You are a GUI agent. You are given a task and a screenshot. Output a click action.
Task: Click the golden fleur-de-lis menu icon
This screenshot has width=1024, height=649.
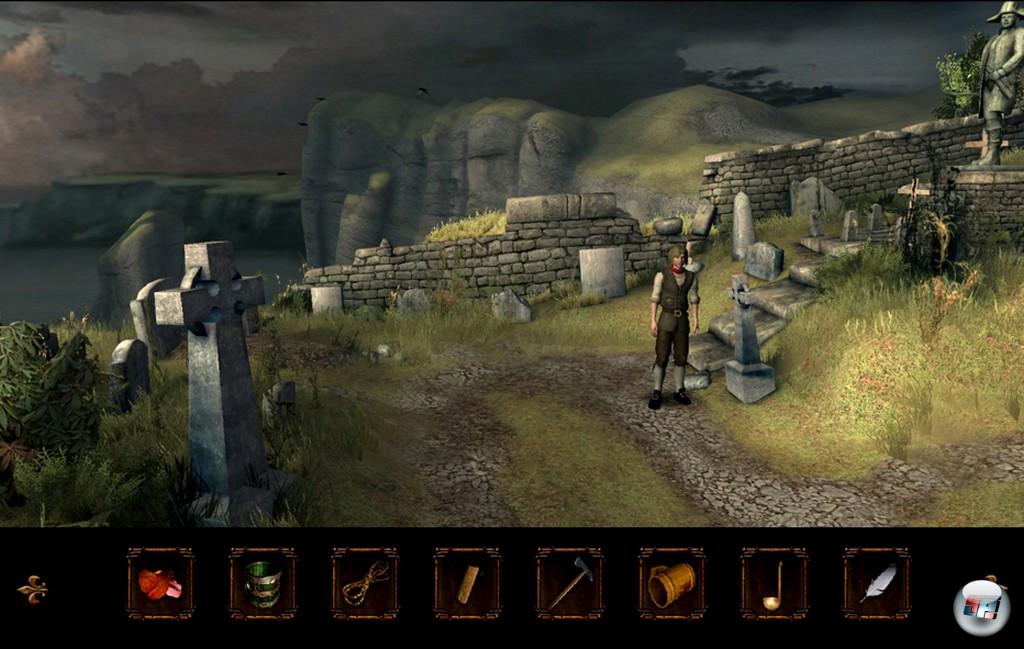(32, 589)
